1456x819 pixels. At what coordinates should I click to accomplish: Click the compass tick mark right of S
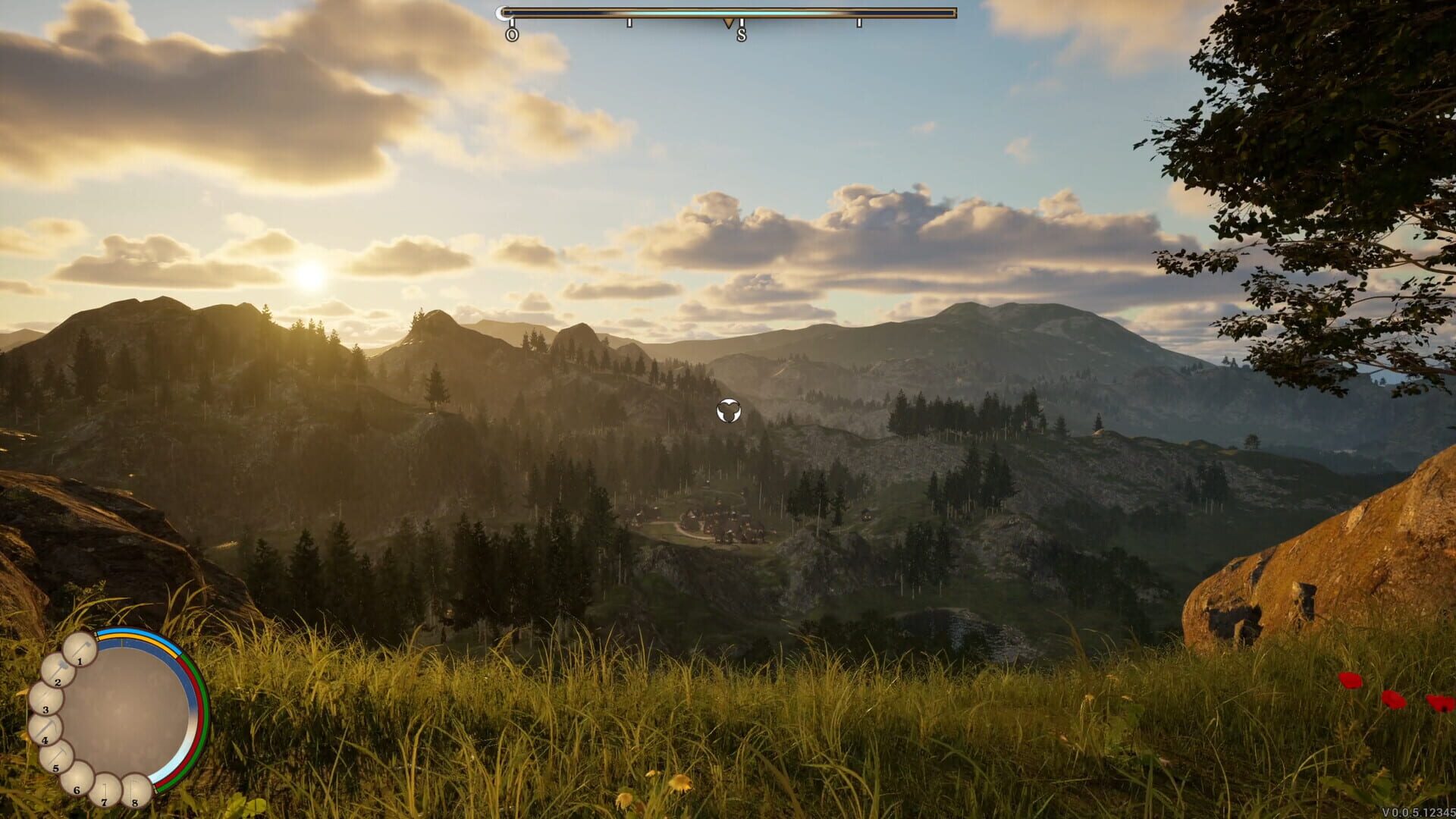pos(860,24)
